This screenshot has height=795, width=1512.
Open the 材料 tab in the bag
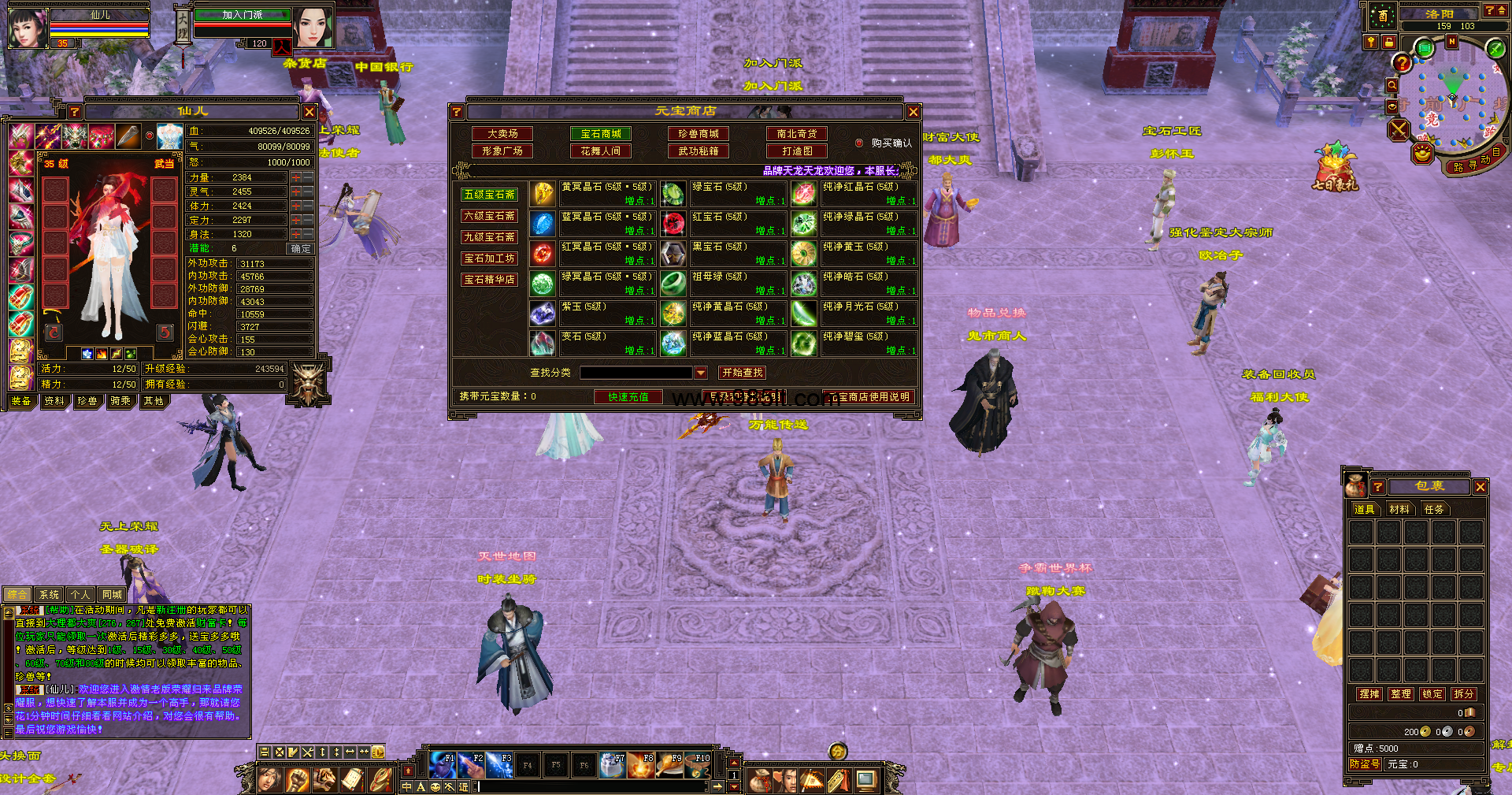pyautogui.click(x=1399, y=510)
